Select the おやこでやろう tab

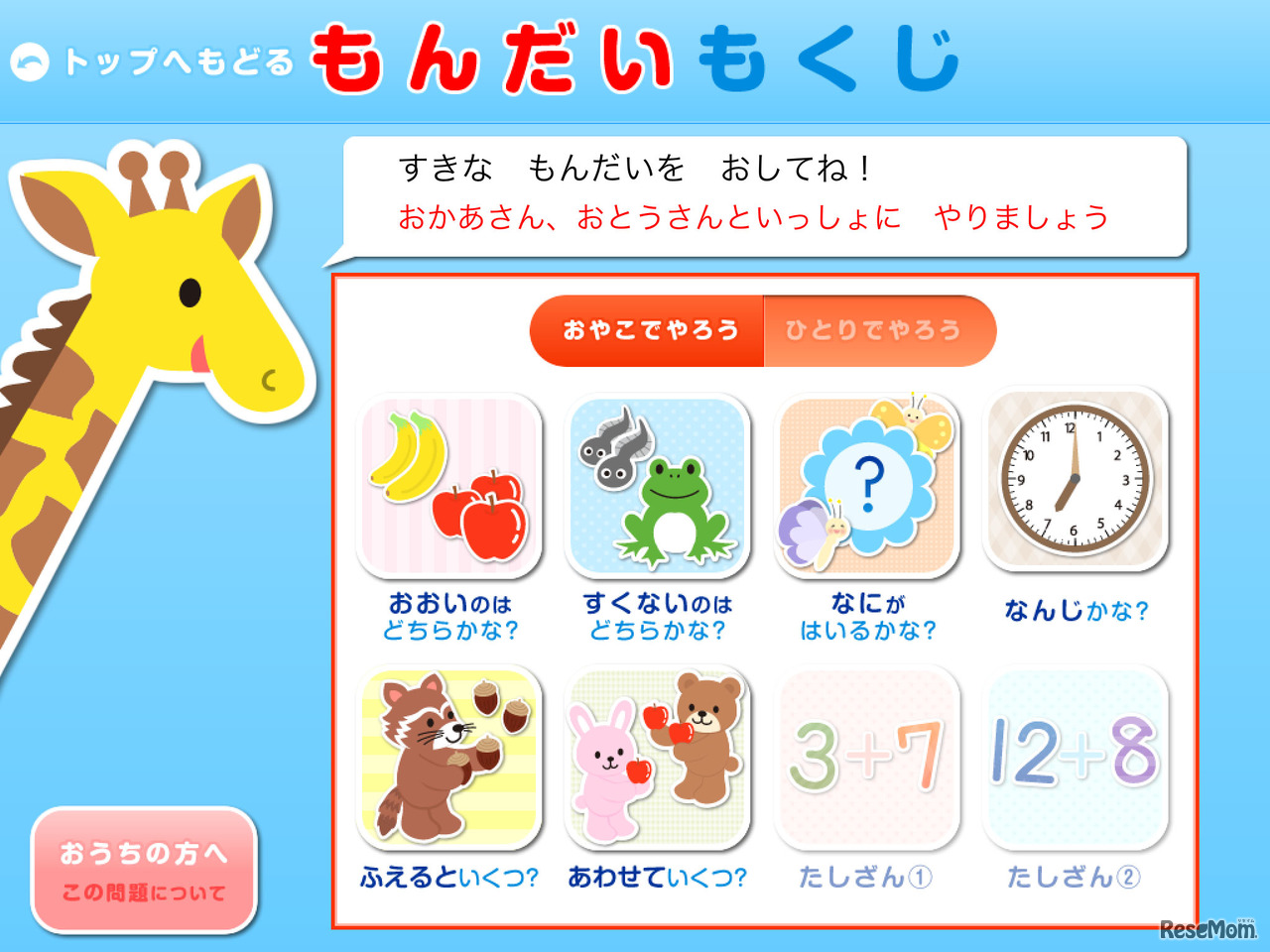click(647, 329)
